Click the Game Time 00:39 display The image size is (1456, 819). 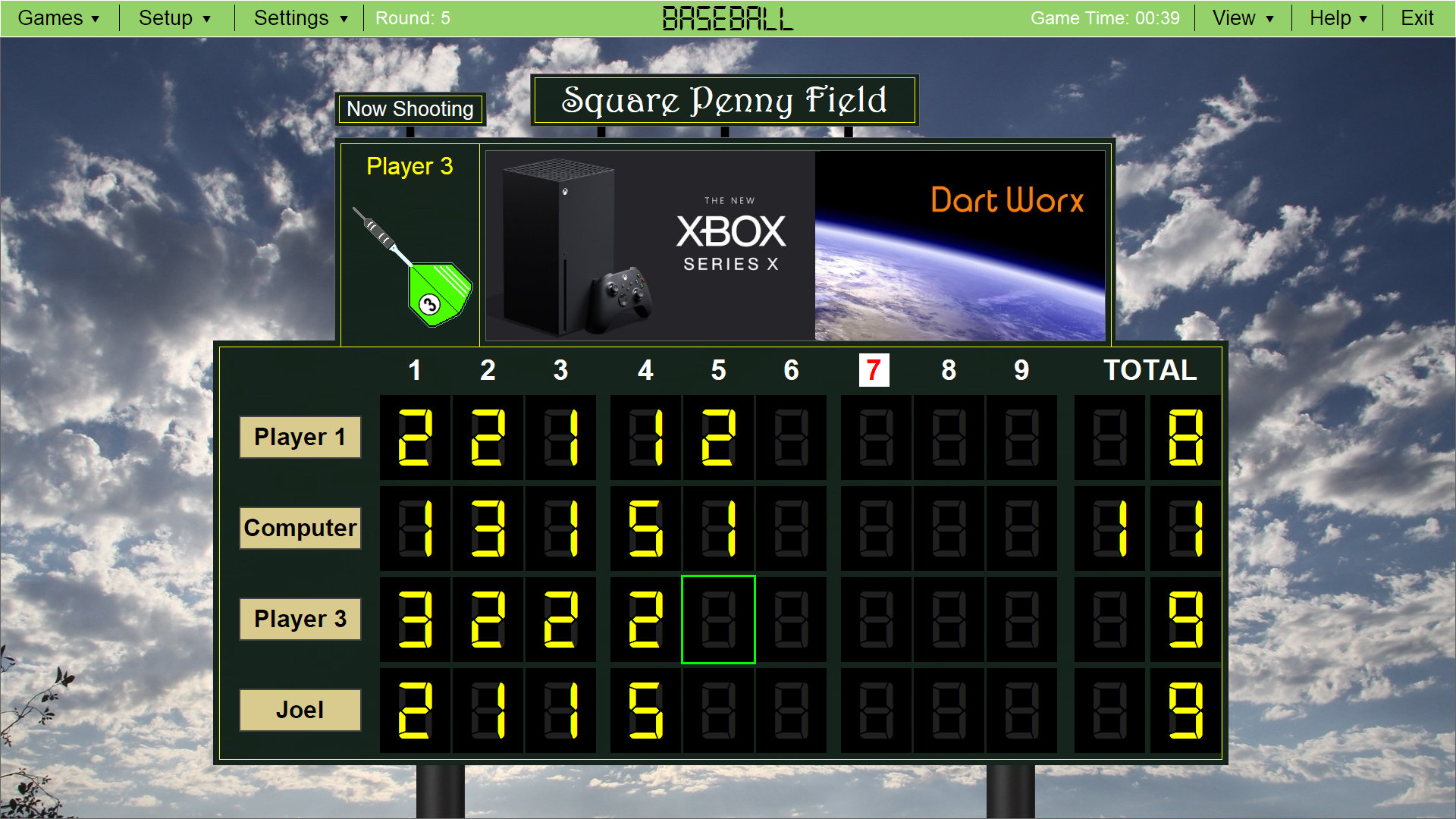[1106, 17]
